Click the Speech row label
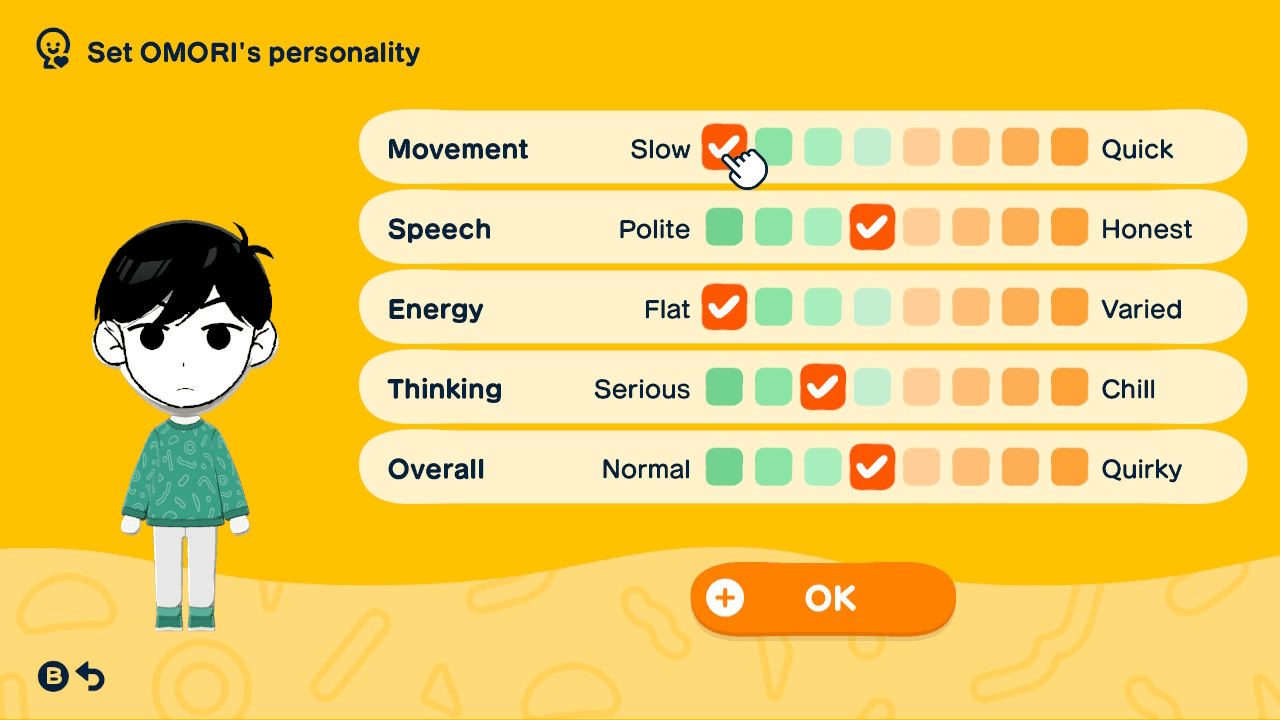Image resolution: width=1280 pixels, height=720 pixels. tap(440, 228)
